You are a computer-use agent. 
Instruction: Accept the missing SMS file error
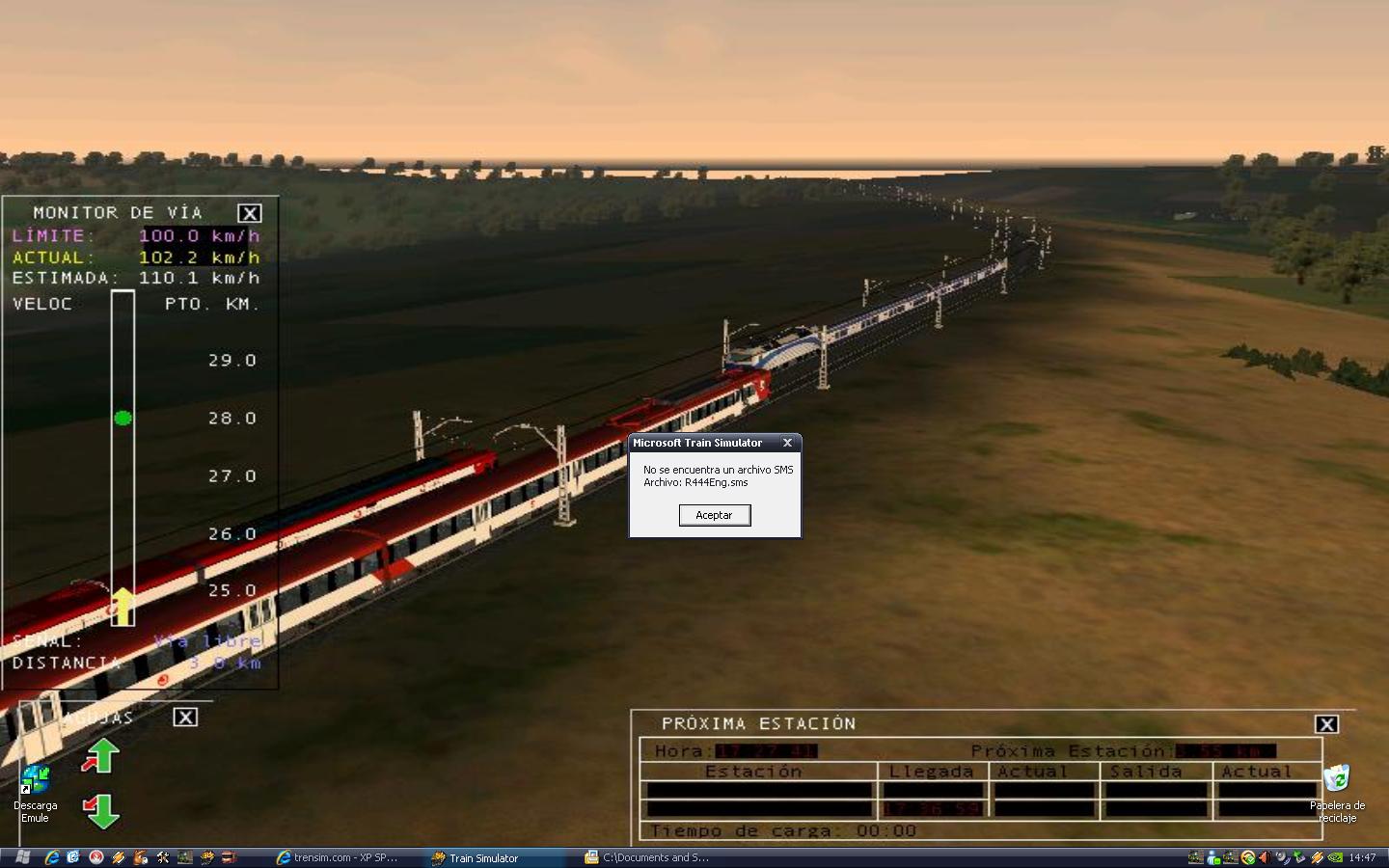[714, 515]
